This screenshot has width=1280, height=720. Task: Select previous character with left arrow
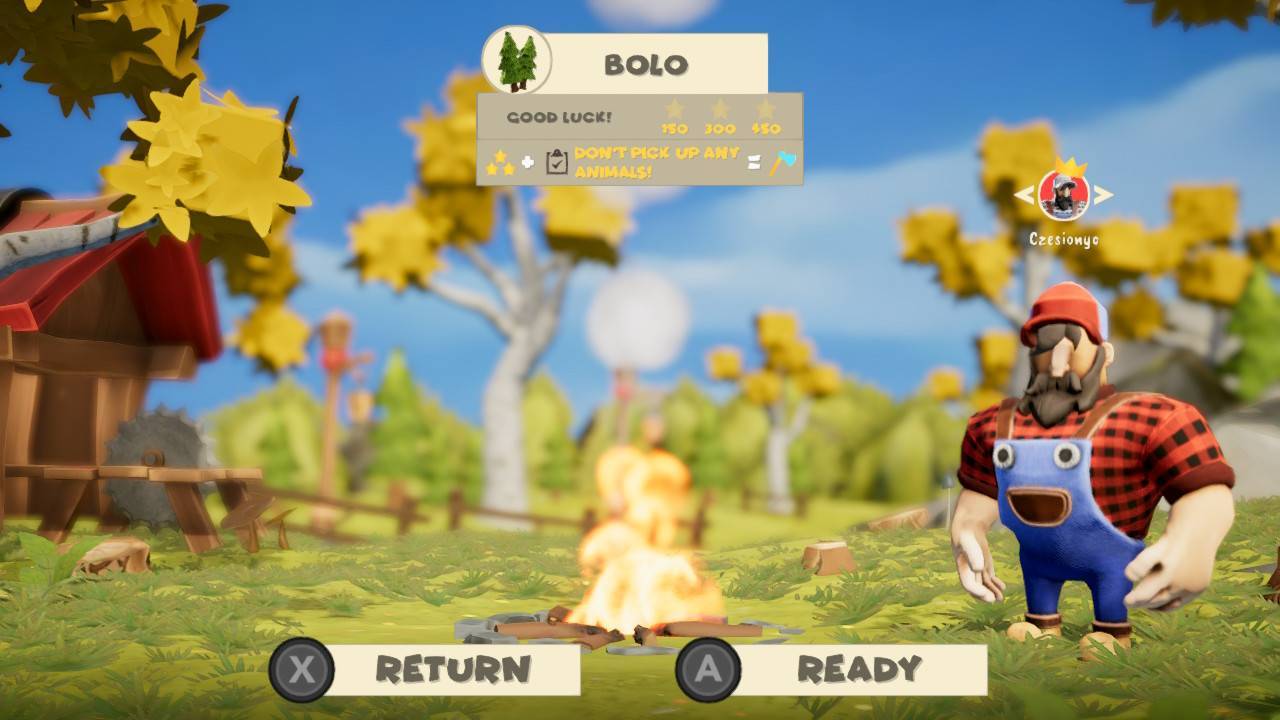1024,195
